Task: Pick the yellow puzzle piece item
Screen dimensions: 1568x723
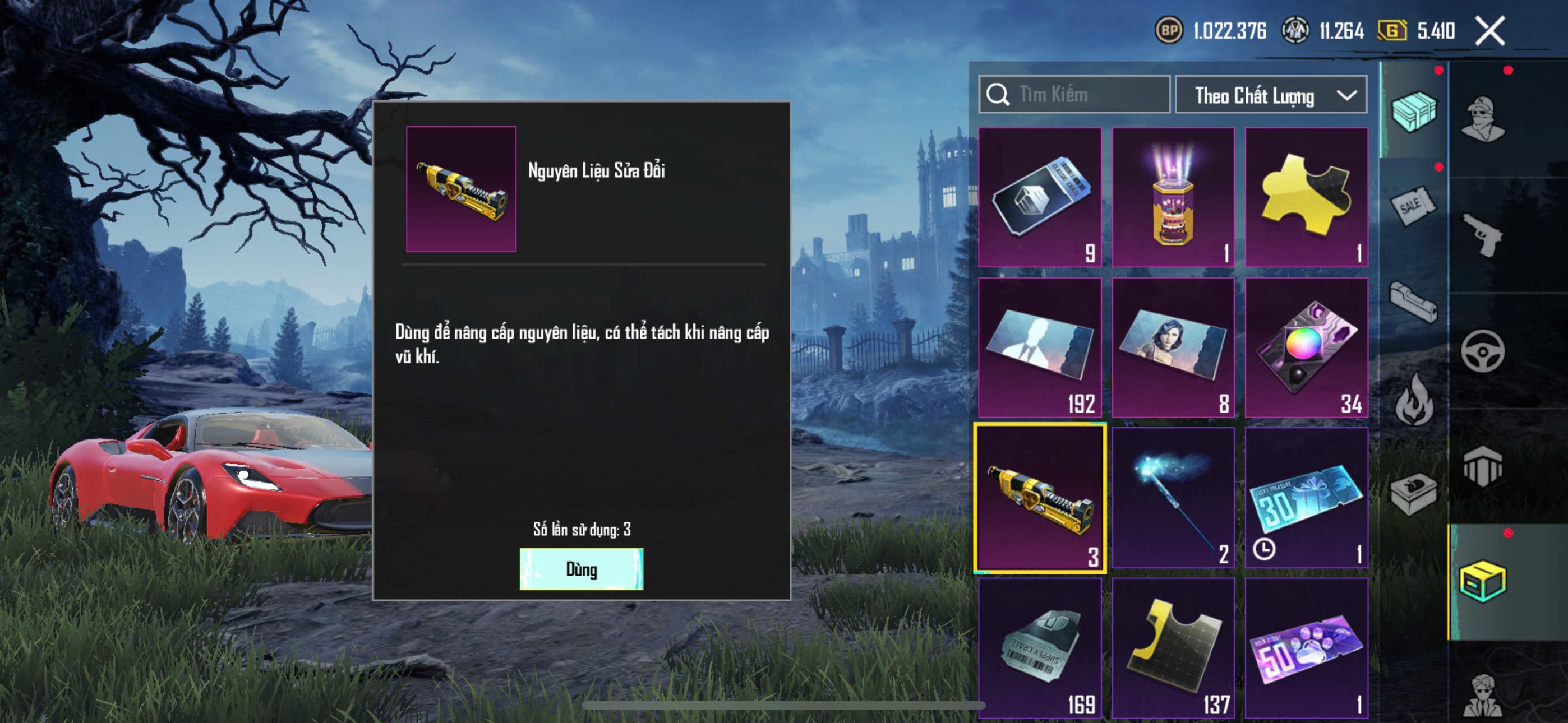Action: (x=1306, y=197)
